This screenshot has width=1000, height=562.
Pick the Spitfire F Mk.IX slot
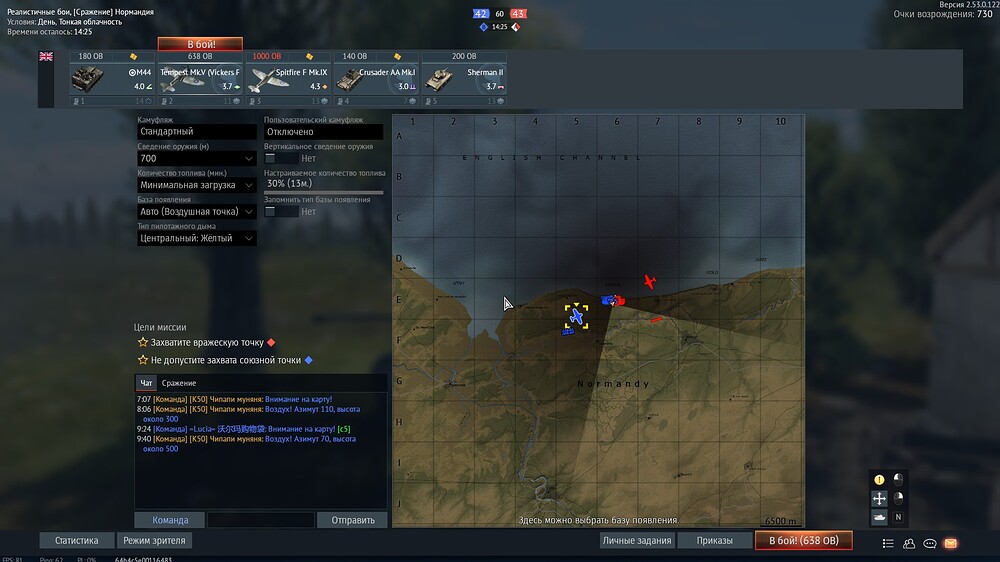click(x=288, y=78)
